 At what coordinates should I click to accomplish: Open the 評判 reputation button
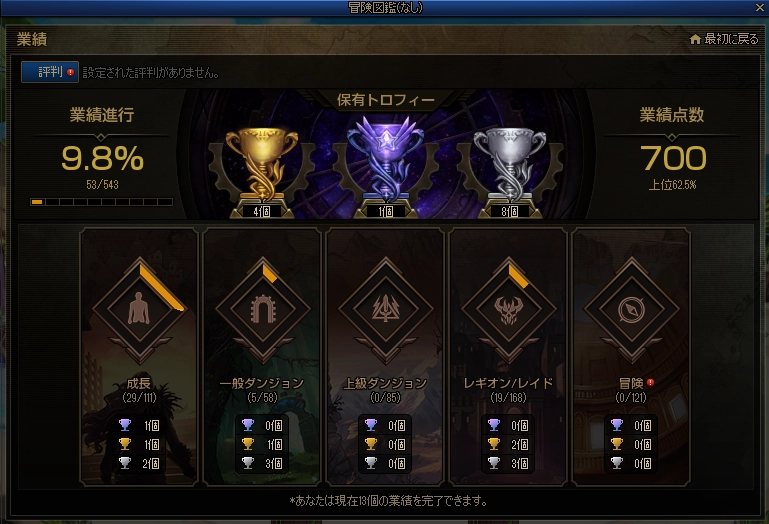49,72
